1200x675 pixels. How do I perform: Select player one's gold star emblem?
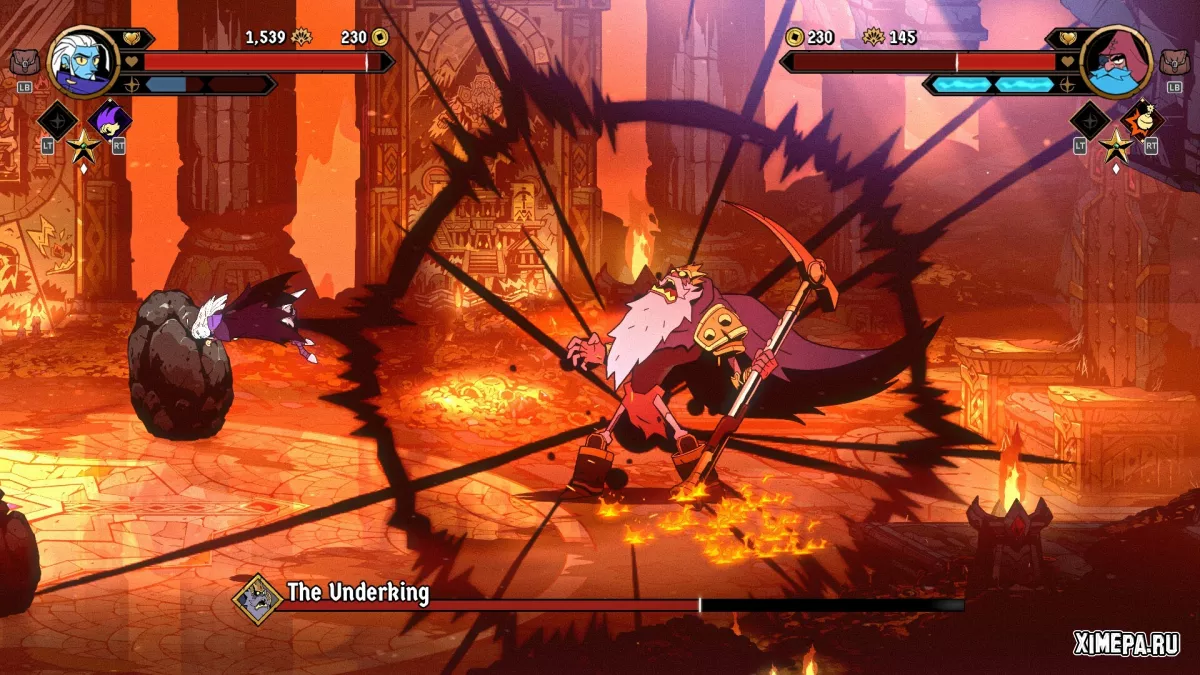(83, 148)
